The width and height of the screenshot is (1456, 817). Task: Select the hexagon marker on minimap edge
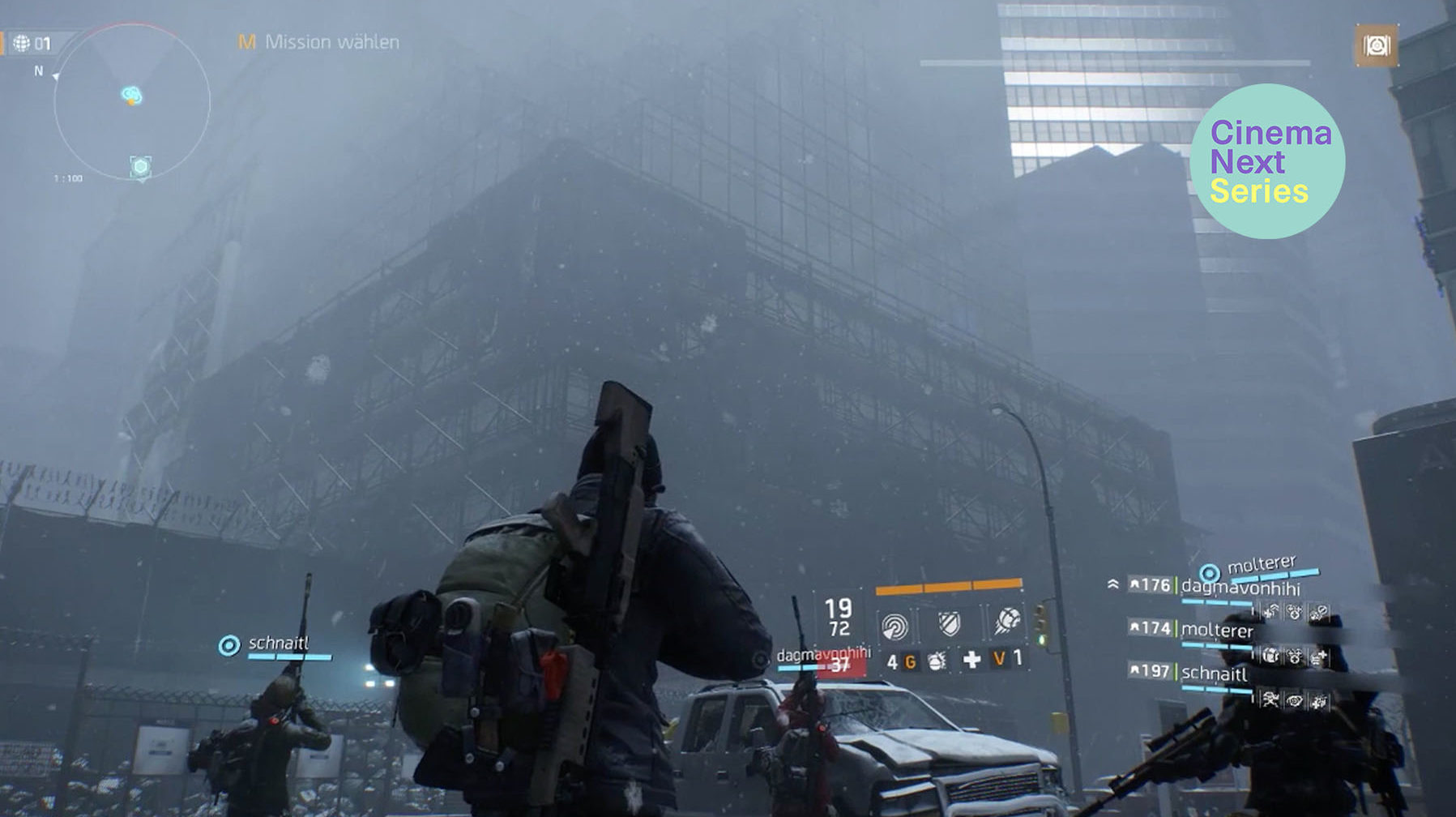tap(140, 167)
